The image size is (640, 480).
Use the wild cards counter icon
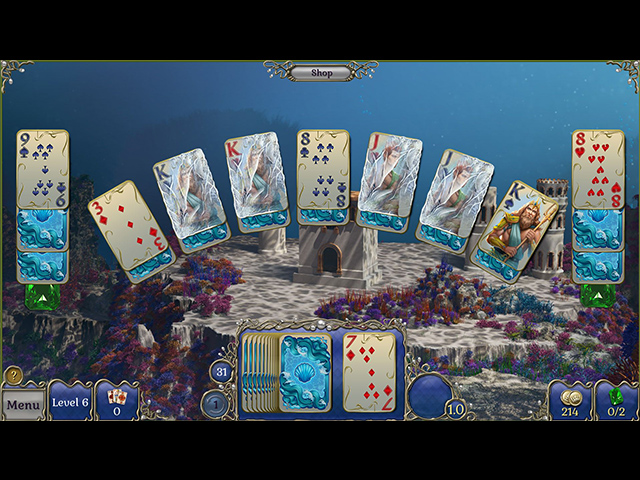(x=117, y=401)
